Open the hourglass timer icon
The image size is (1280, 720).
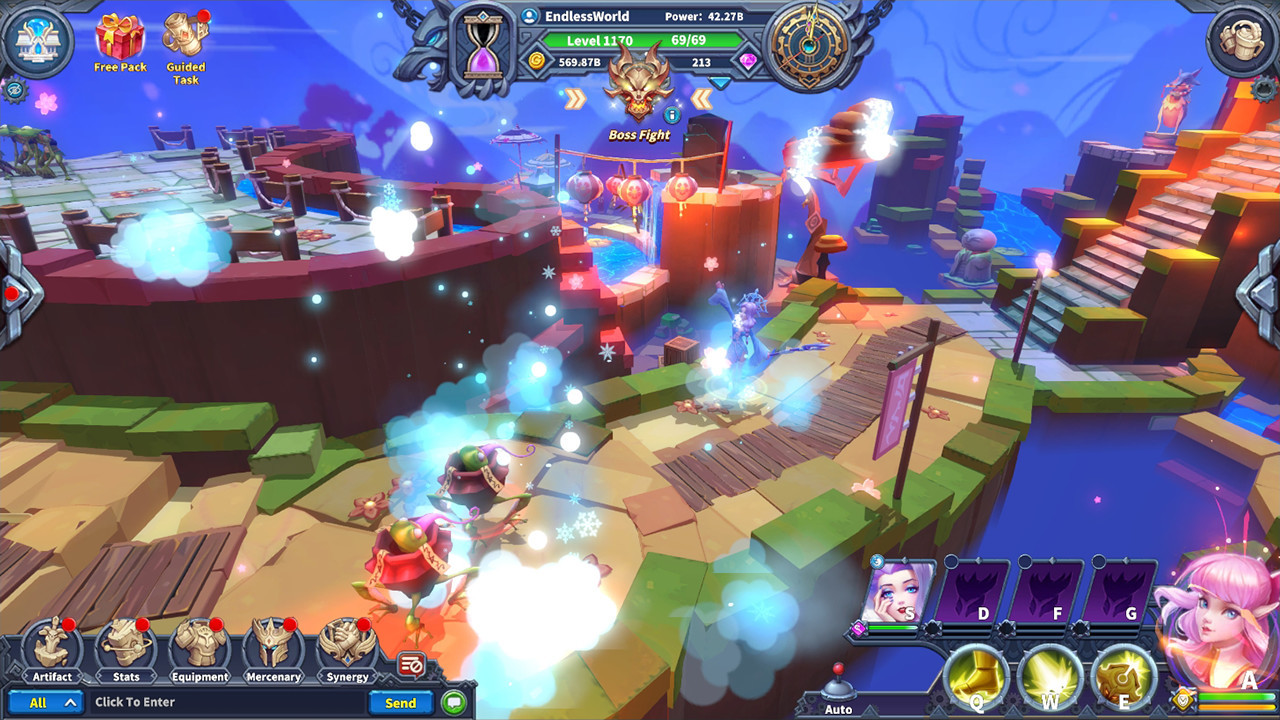click(484, 44)
